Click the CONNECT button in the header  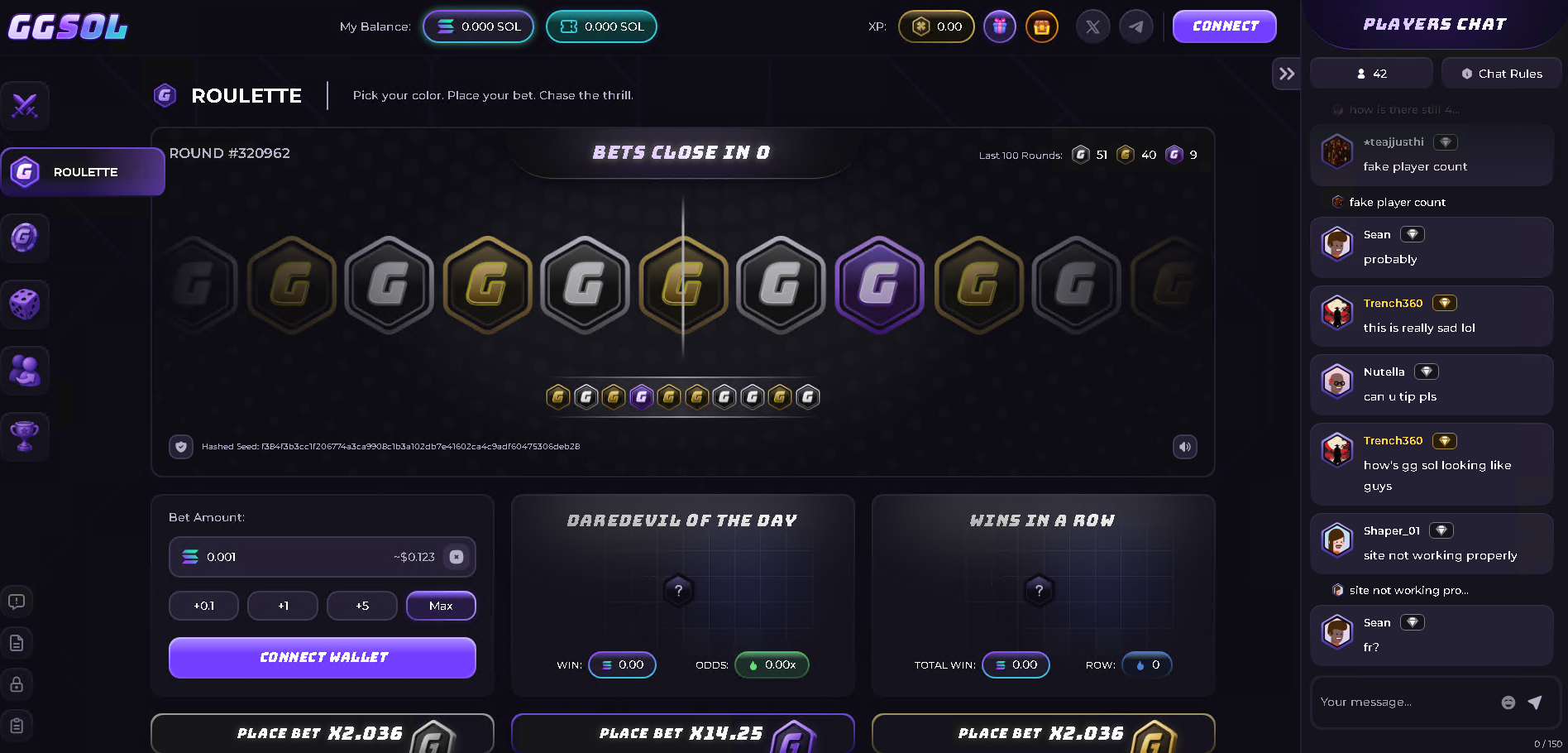point(1224,26)
